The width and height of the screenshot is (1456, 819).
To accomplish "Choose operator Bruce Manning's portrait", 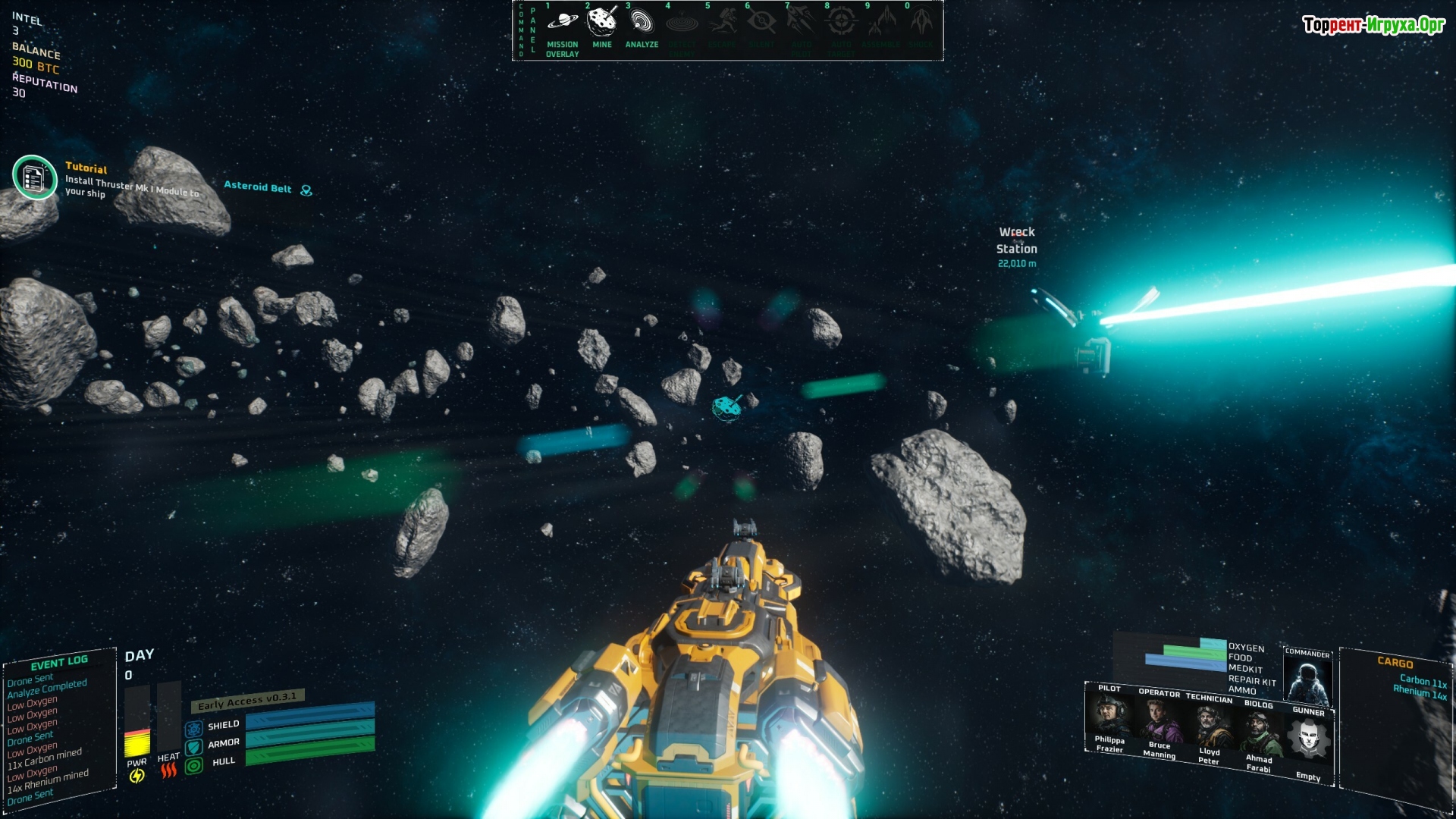I will pos(1159,720).
